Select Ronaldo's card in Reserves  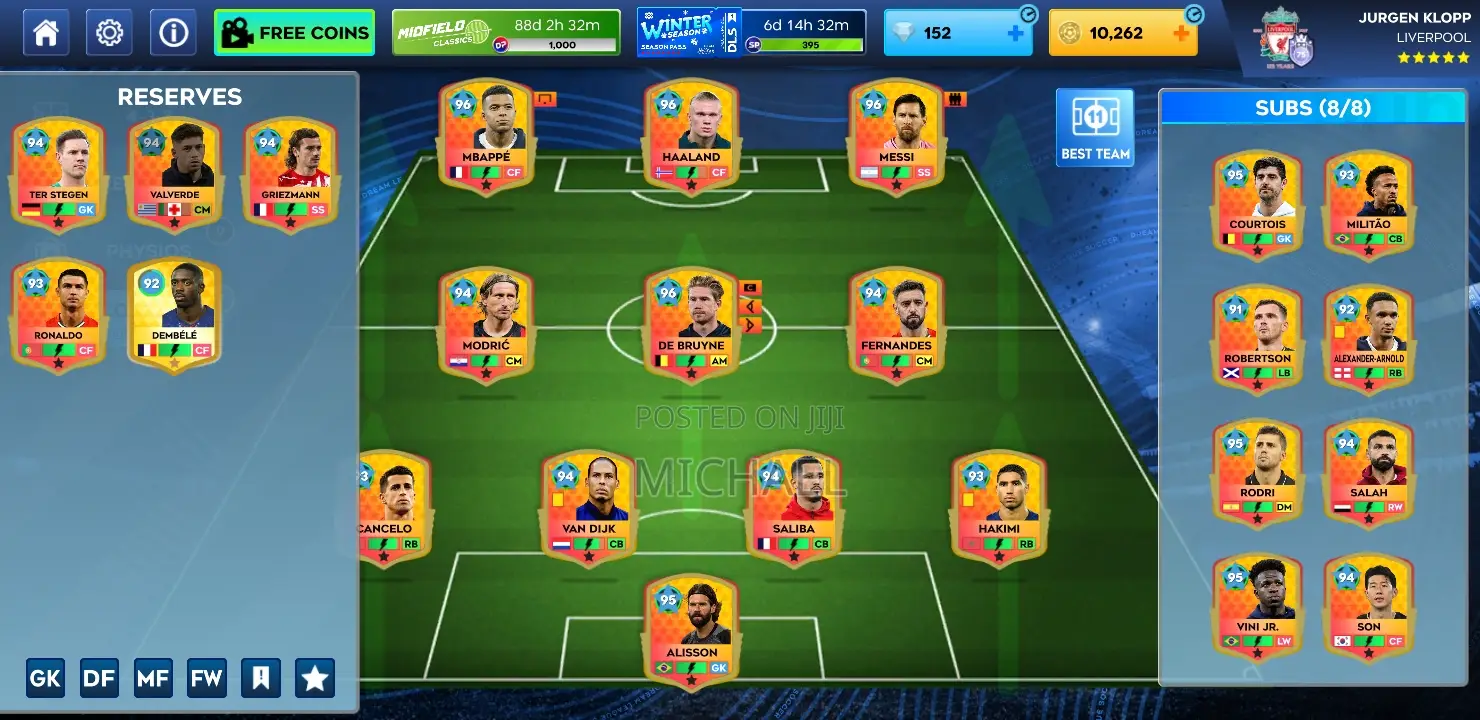[x=57, y=314]
